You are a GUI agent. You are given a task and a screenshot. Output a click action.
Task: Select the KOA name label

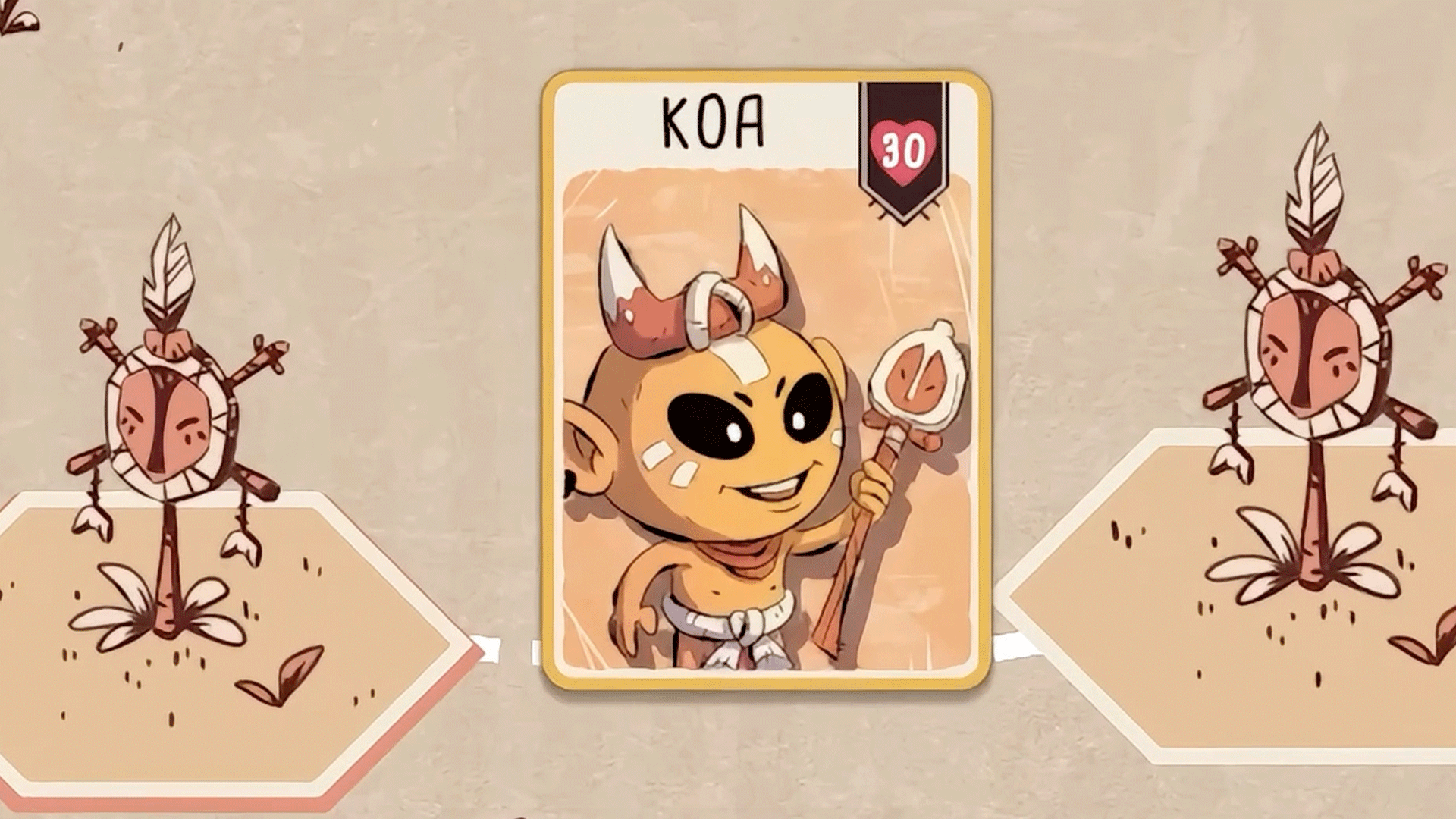coord(711,121)
